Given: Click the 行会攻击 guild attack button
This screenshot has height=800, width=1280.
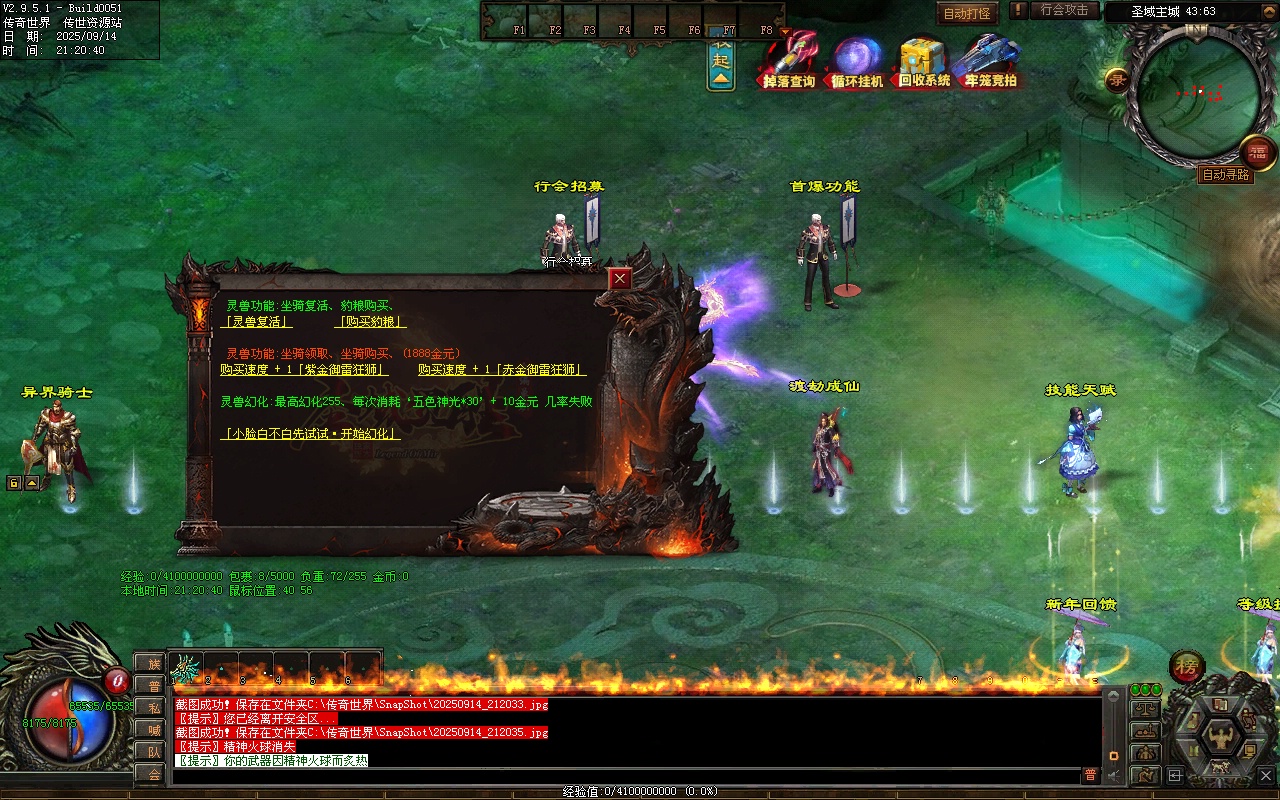Looking at the screenshot, I should pos(1063,10).
